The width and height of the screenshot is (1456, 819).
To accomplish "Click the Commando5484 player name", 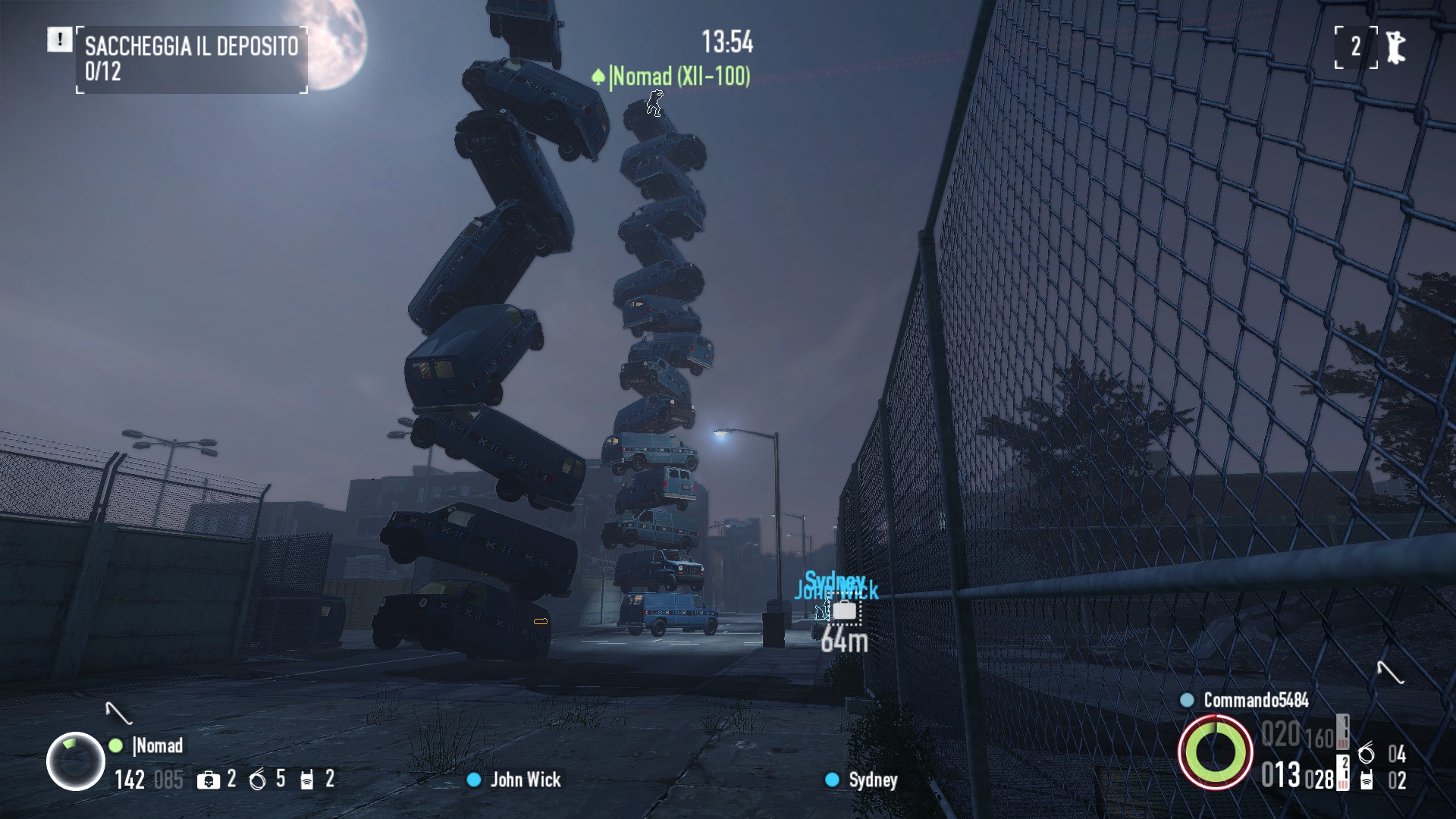I will point(1256,700).
